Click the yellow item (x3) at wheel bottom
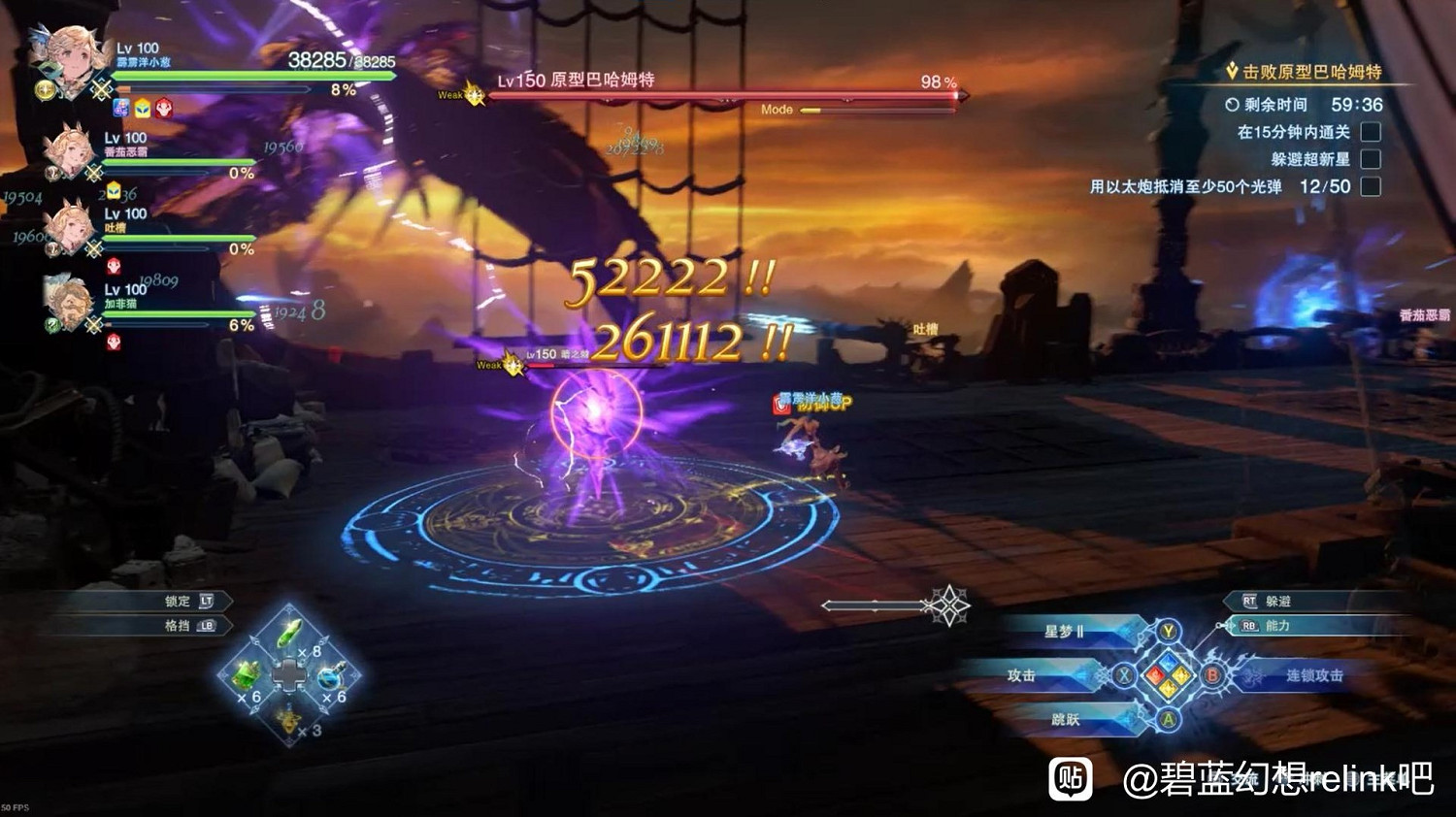This screenshot has width=1456, height=817. click(x=288, y=723)
